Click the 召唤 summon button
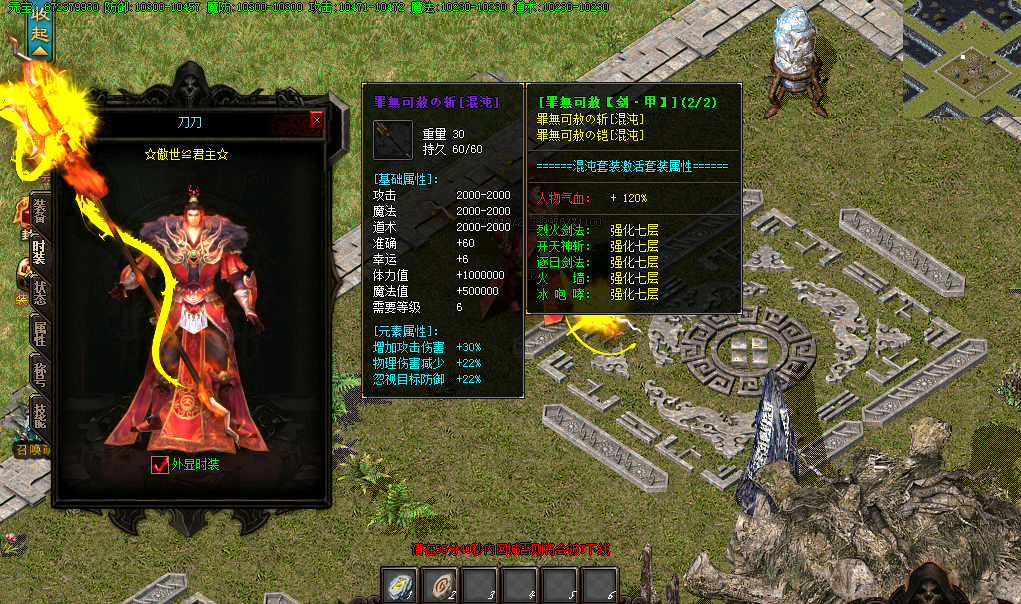Viewport: 1021px width, 604px height. point(32,450)
